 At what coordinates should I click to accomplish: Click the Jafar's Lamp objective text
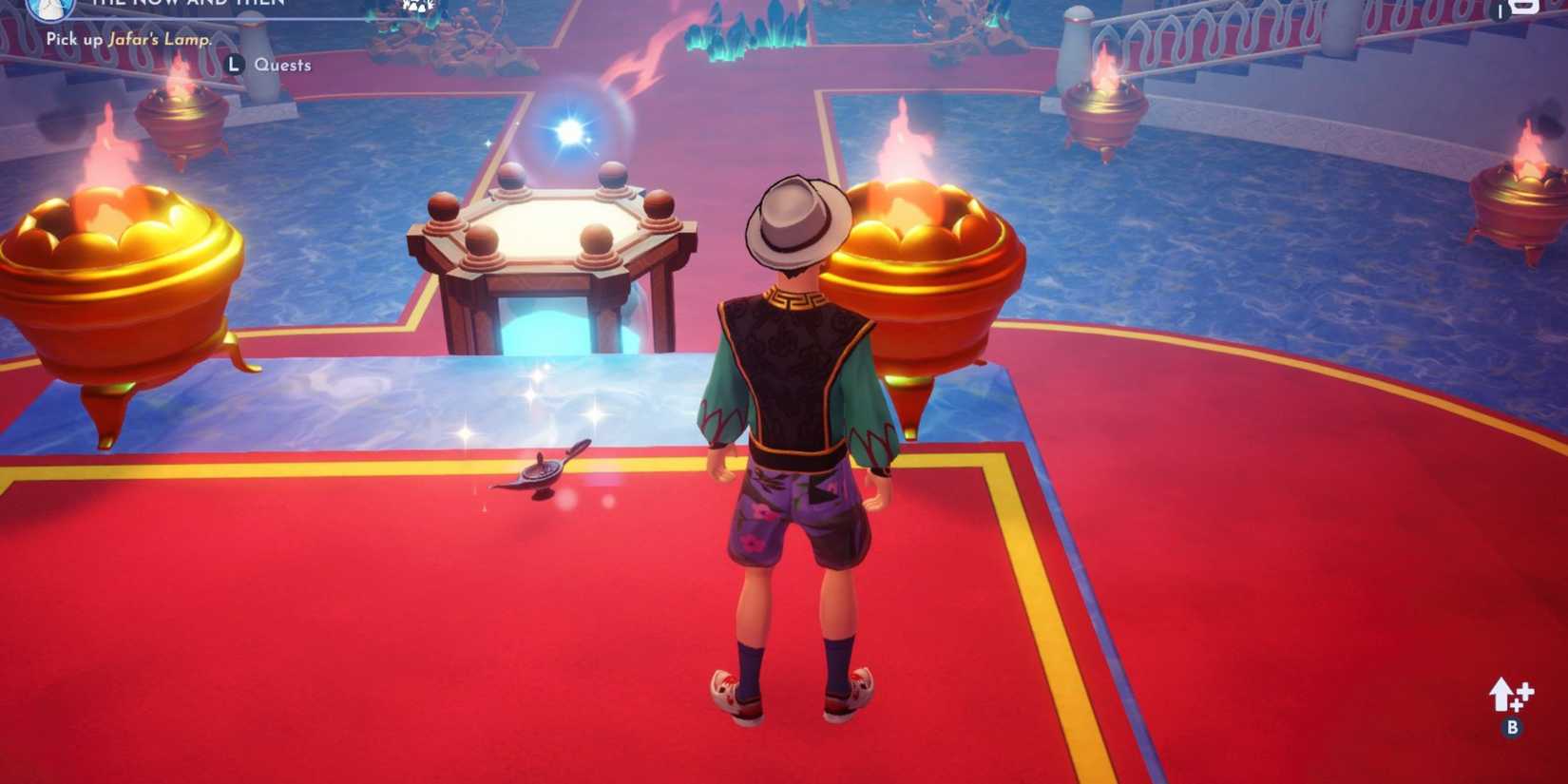pyautogui.click(x=157, y=40)
